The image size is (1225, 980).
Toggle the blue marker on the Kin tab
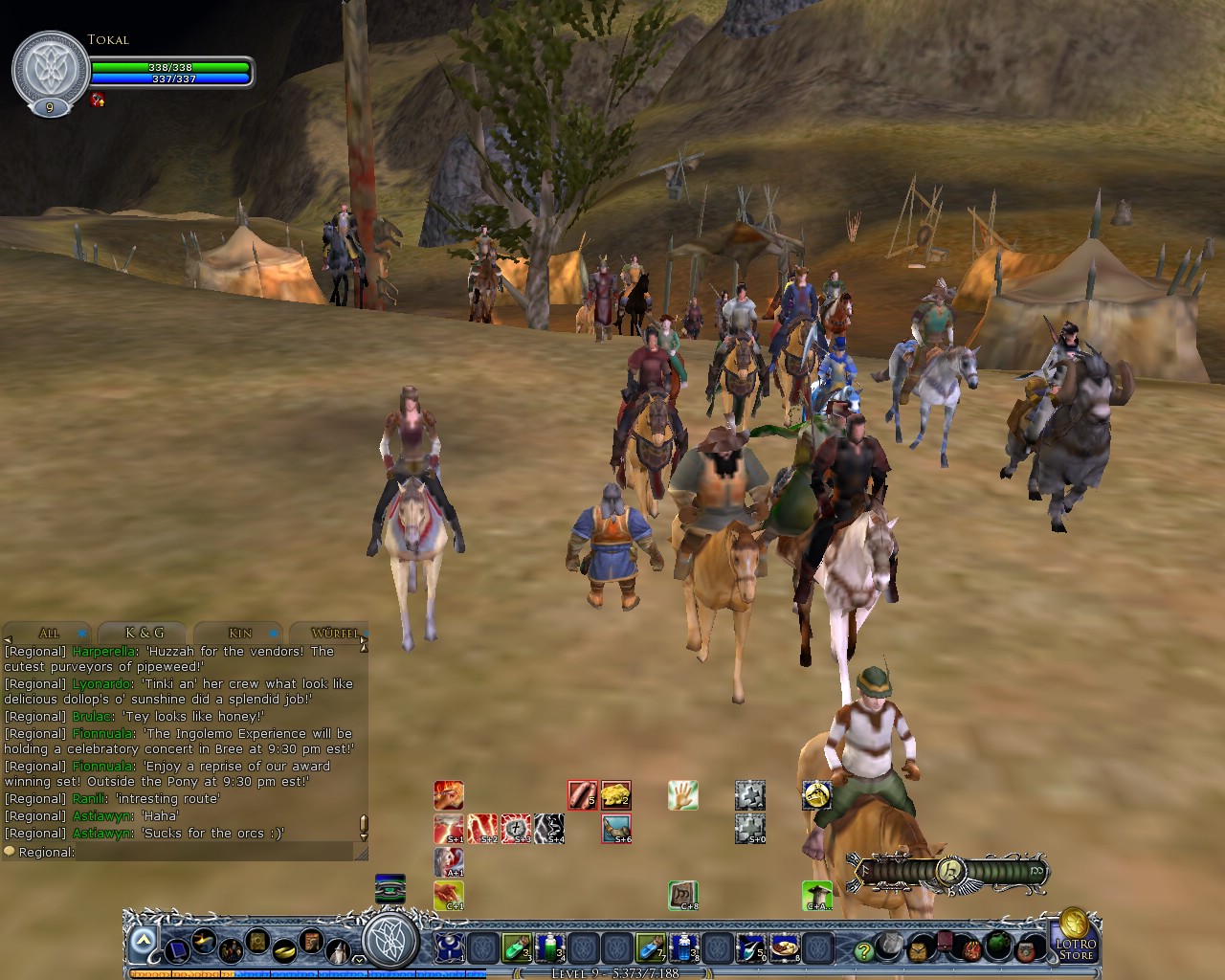[x=272, y=634]
